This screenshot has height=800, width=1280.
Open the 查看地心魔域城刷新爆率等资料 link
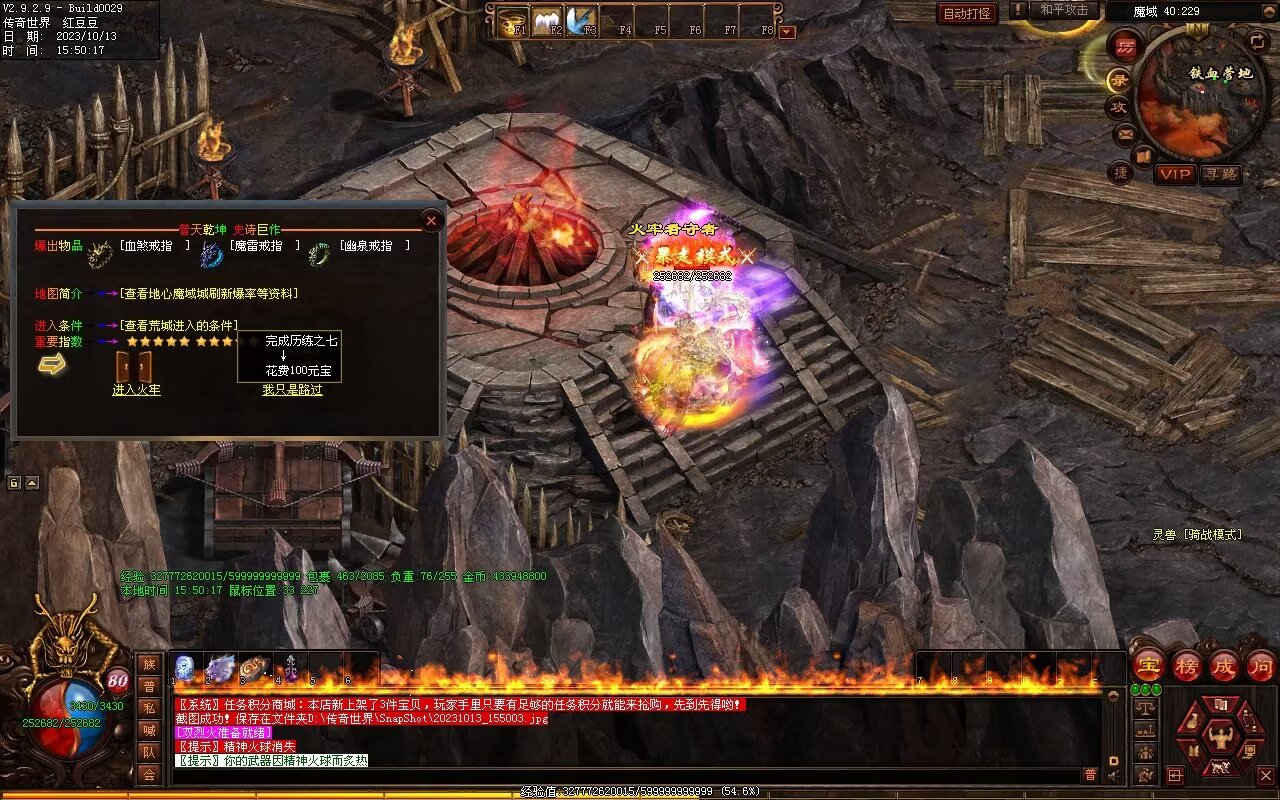[x=209, y=294]
